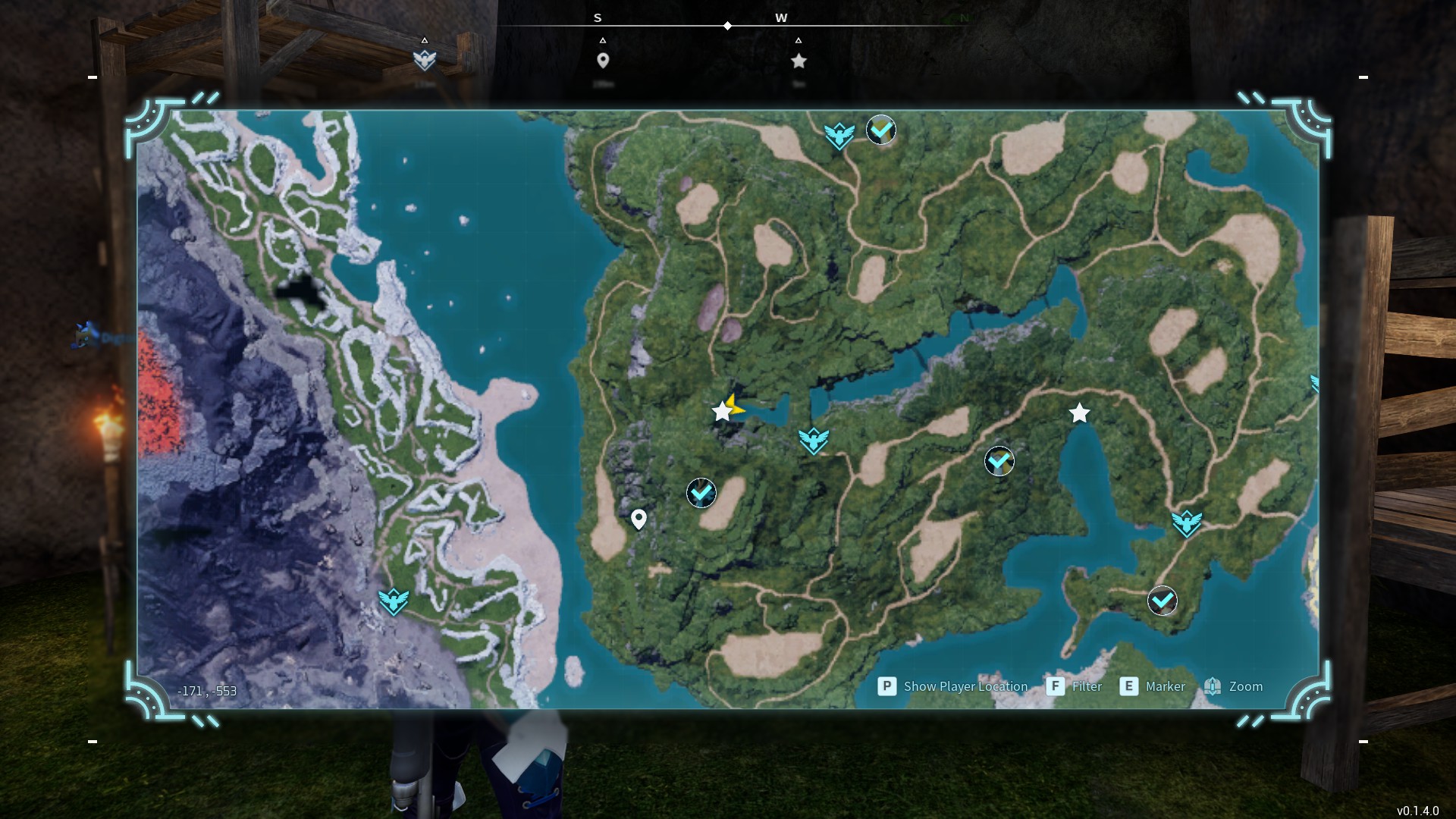Click the checkmark marker on the southeastern peninsula
This screenshot has height=819, width=1456.
(x=1162, y=601)
